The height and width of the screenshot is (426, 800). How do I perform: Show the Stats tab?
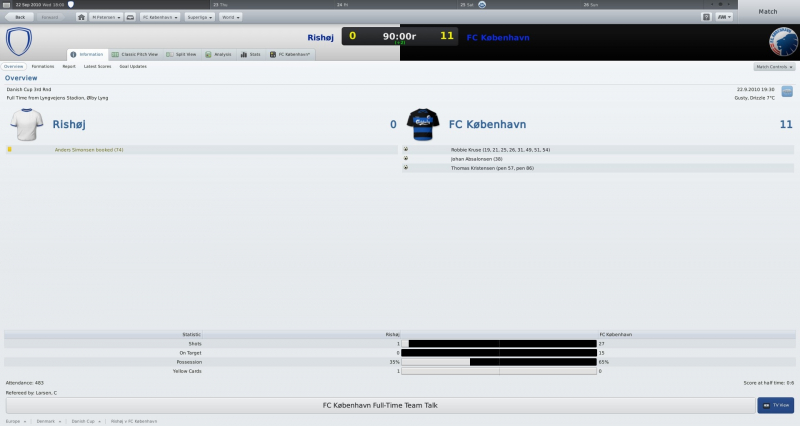coord(252,54)
